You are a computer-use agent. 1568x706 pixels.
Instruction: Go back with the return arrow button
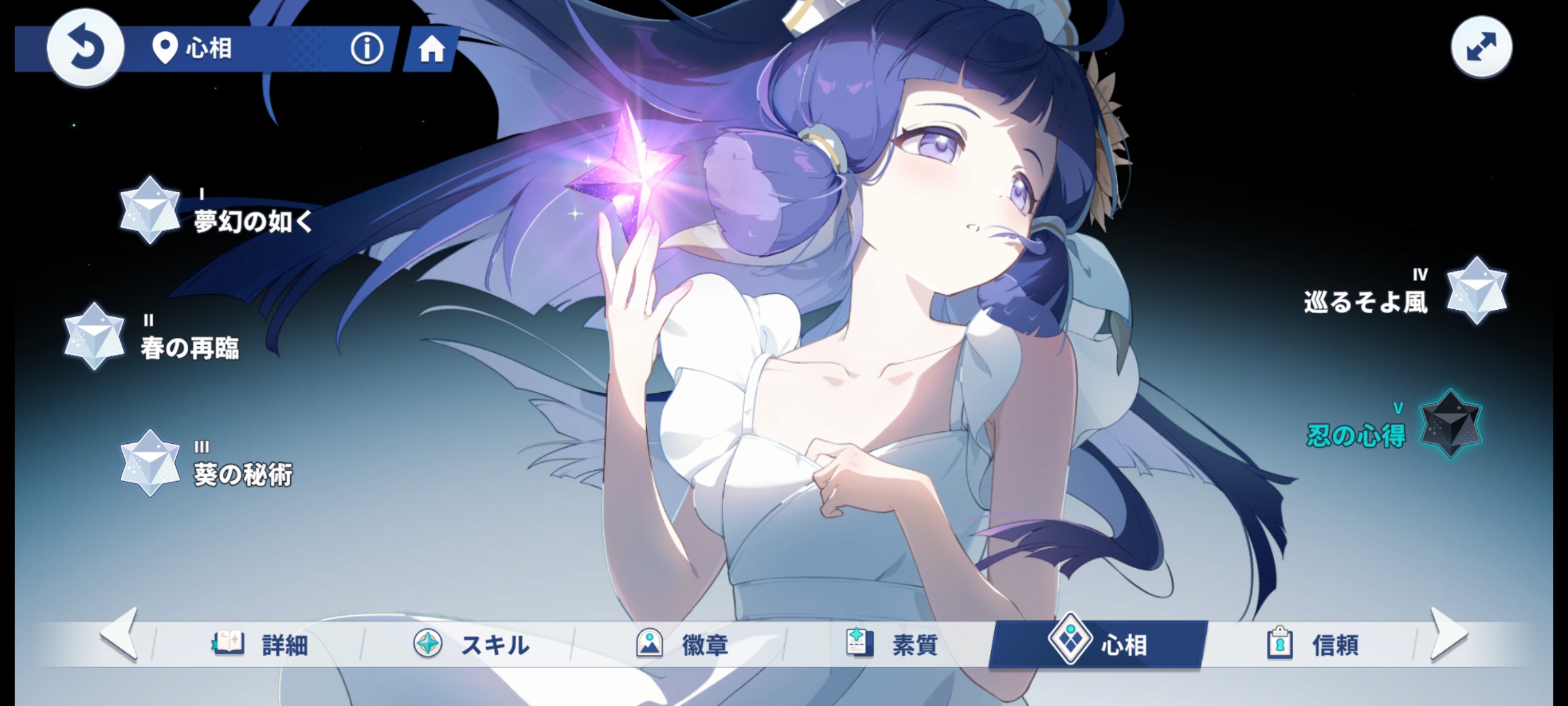click(85, 48)
